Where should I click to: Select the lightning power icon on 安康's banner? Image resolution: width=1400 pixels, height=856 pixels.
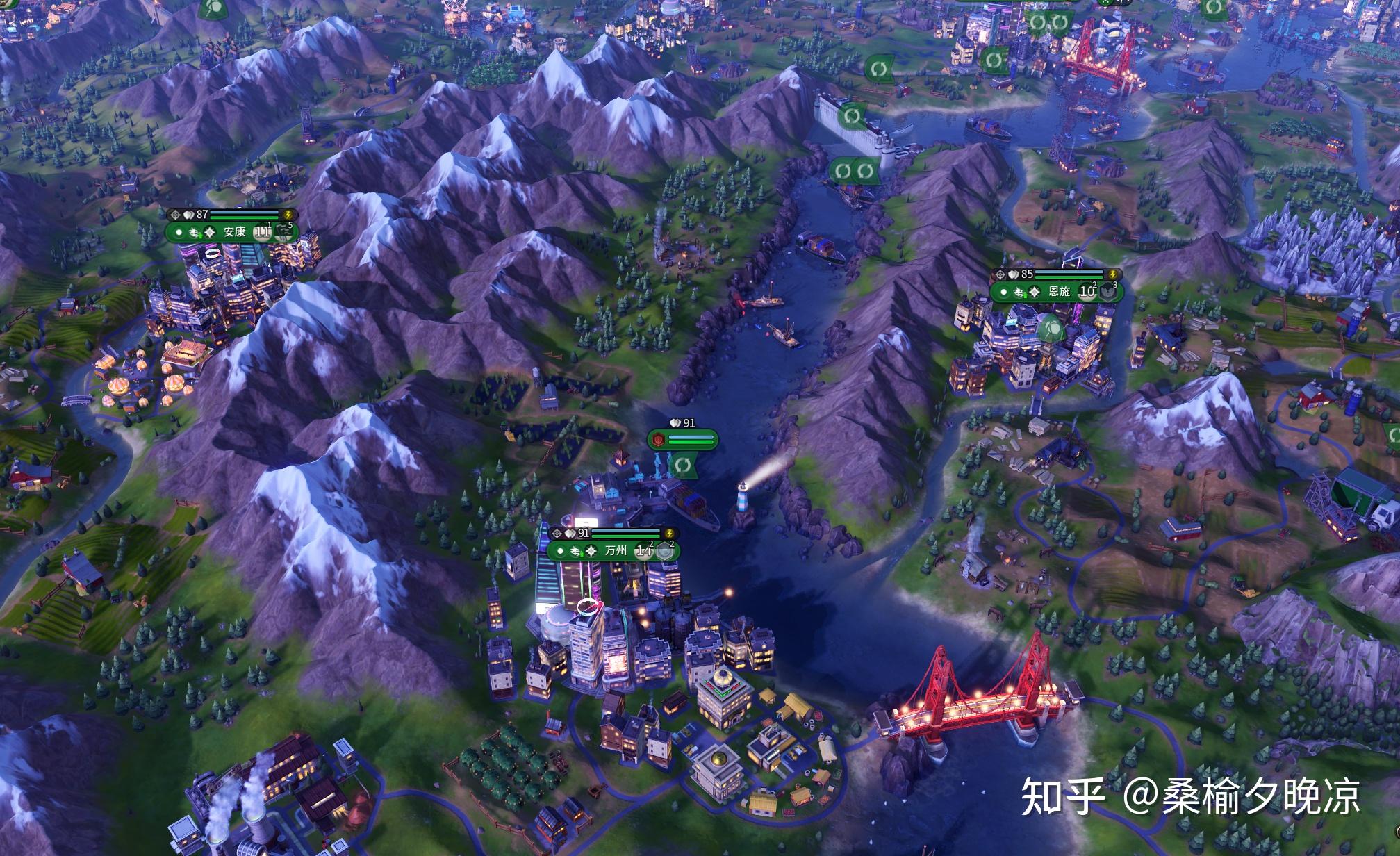[x=288, y=214]
